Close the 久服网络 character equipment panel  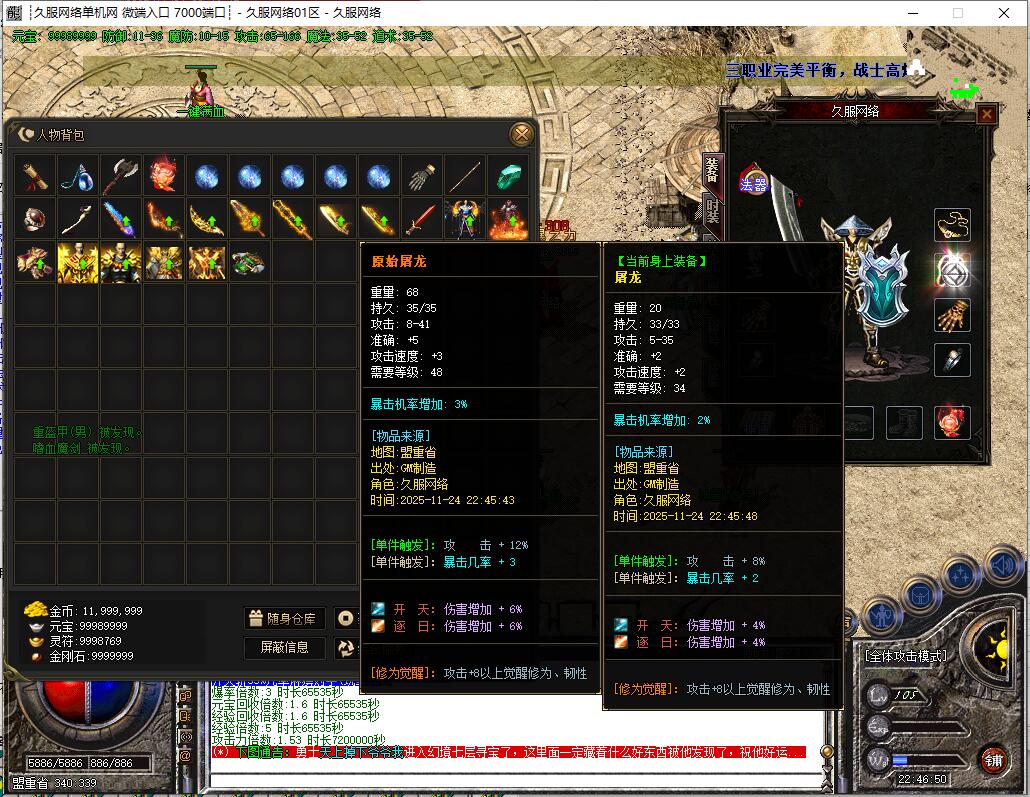[x=986, y=114]
